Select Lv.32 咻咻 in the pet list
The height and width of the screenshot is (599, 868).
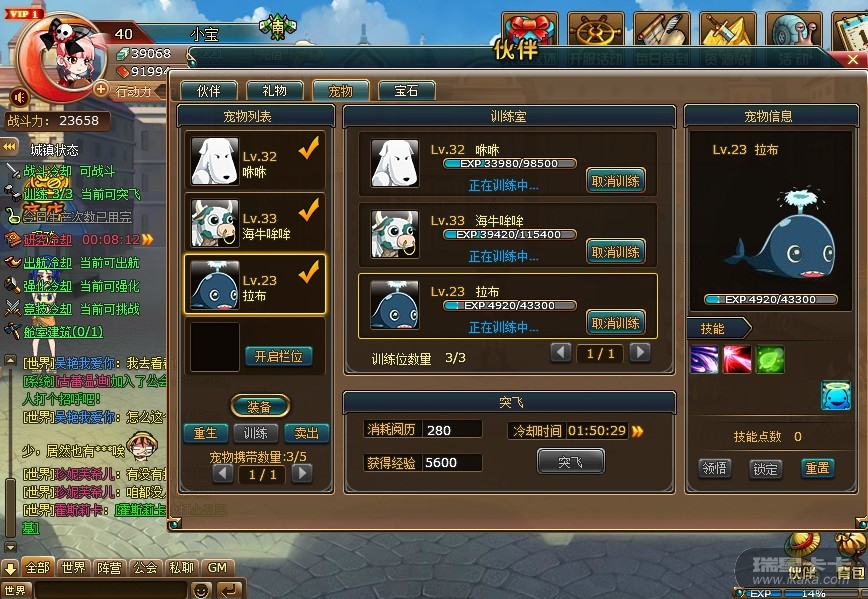click(x=256, y=160)
